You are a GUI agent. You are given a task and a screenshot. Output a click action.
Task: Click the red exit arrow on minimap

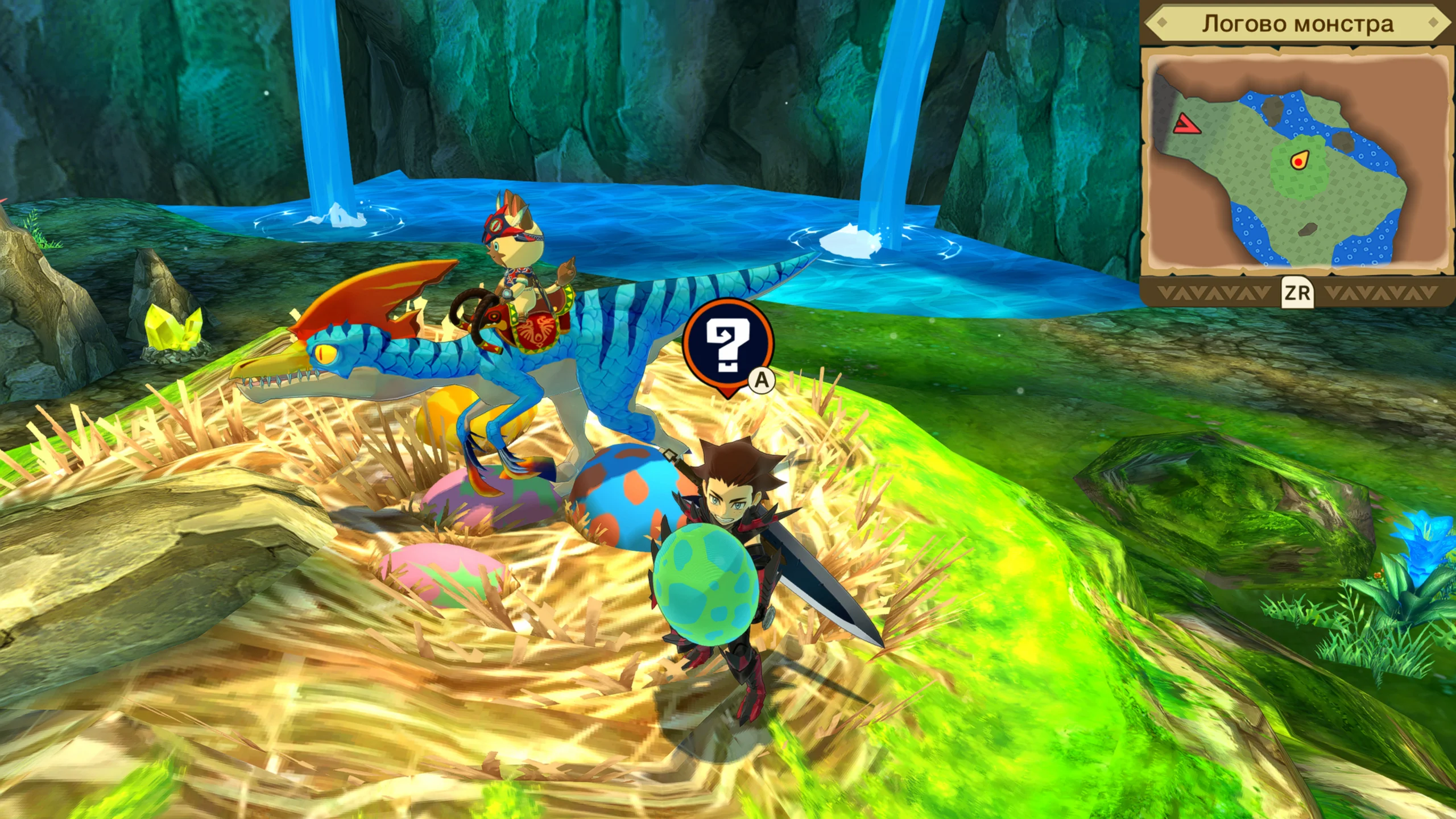point(1187,124)
